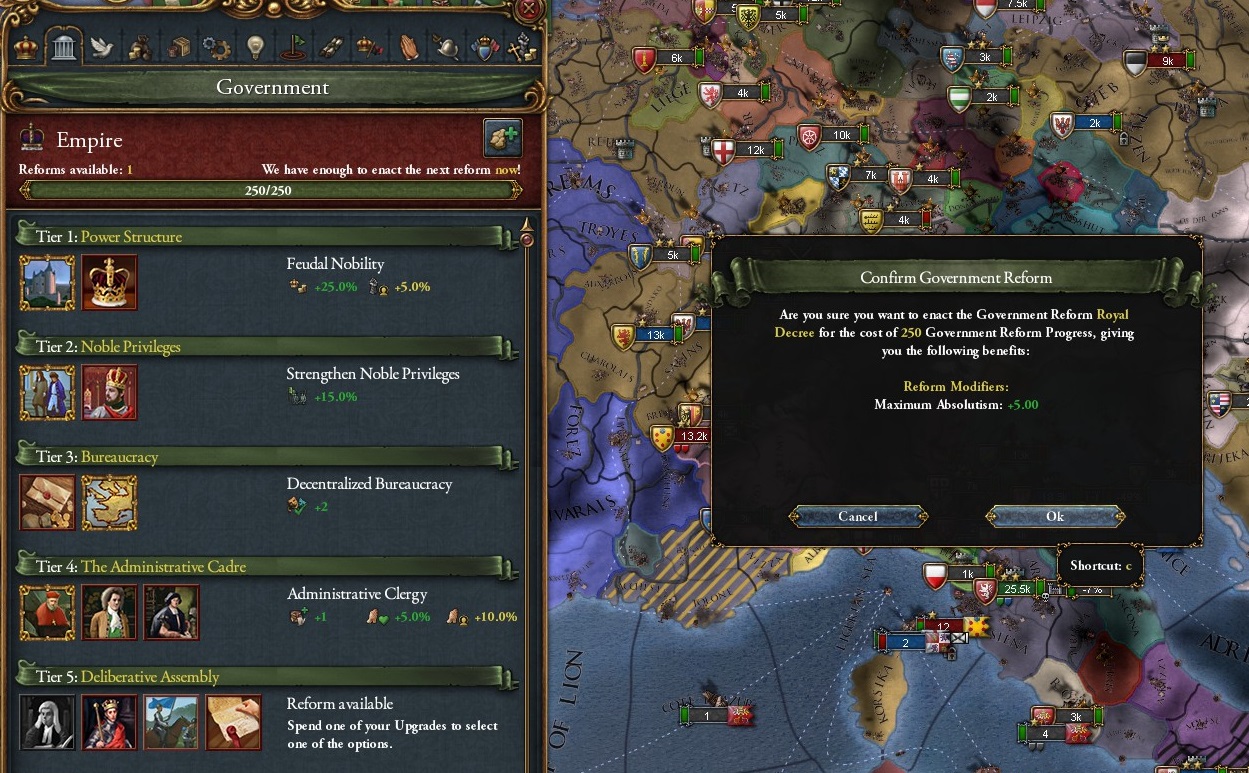Image resolution: width=1249 pixels, height=773 pixels.
Task: Pick the sealed document reform in Tier 5
Action: click(233, 722)
